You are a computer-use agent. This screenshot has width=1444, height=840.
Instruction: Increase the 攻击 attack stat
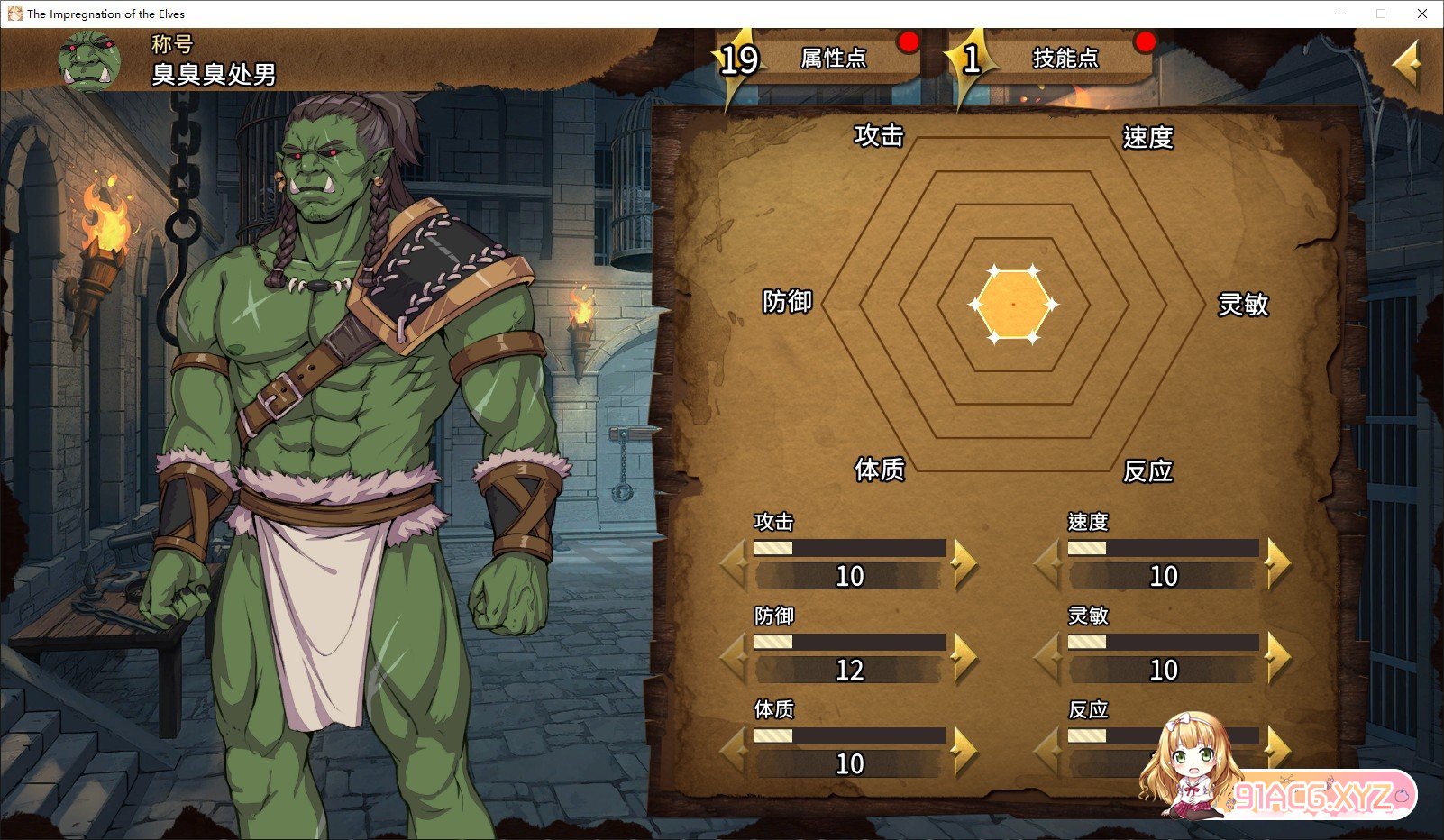pos(963,563)
